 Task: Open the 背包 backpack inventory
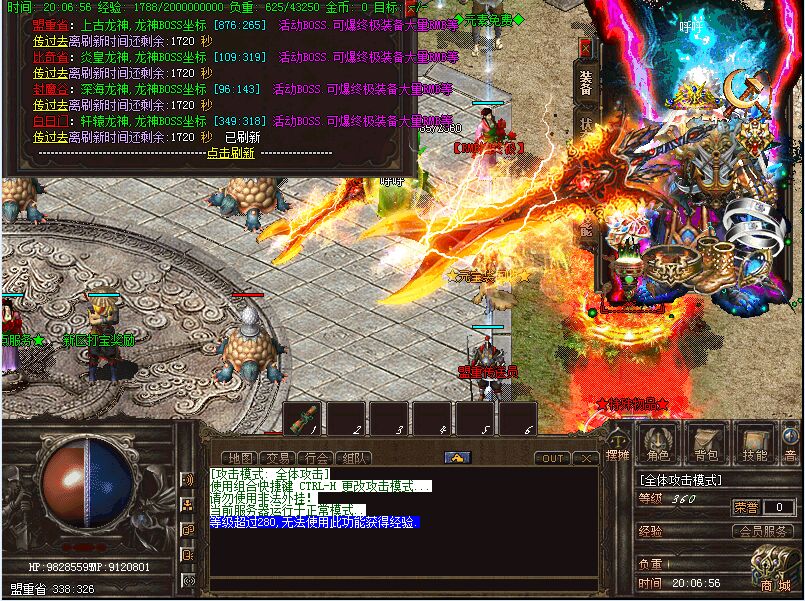(707, 443)
